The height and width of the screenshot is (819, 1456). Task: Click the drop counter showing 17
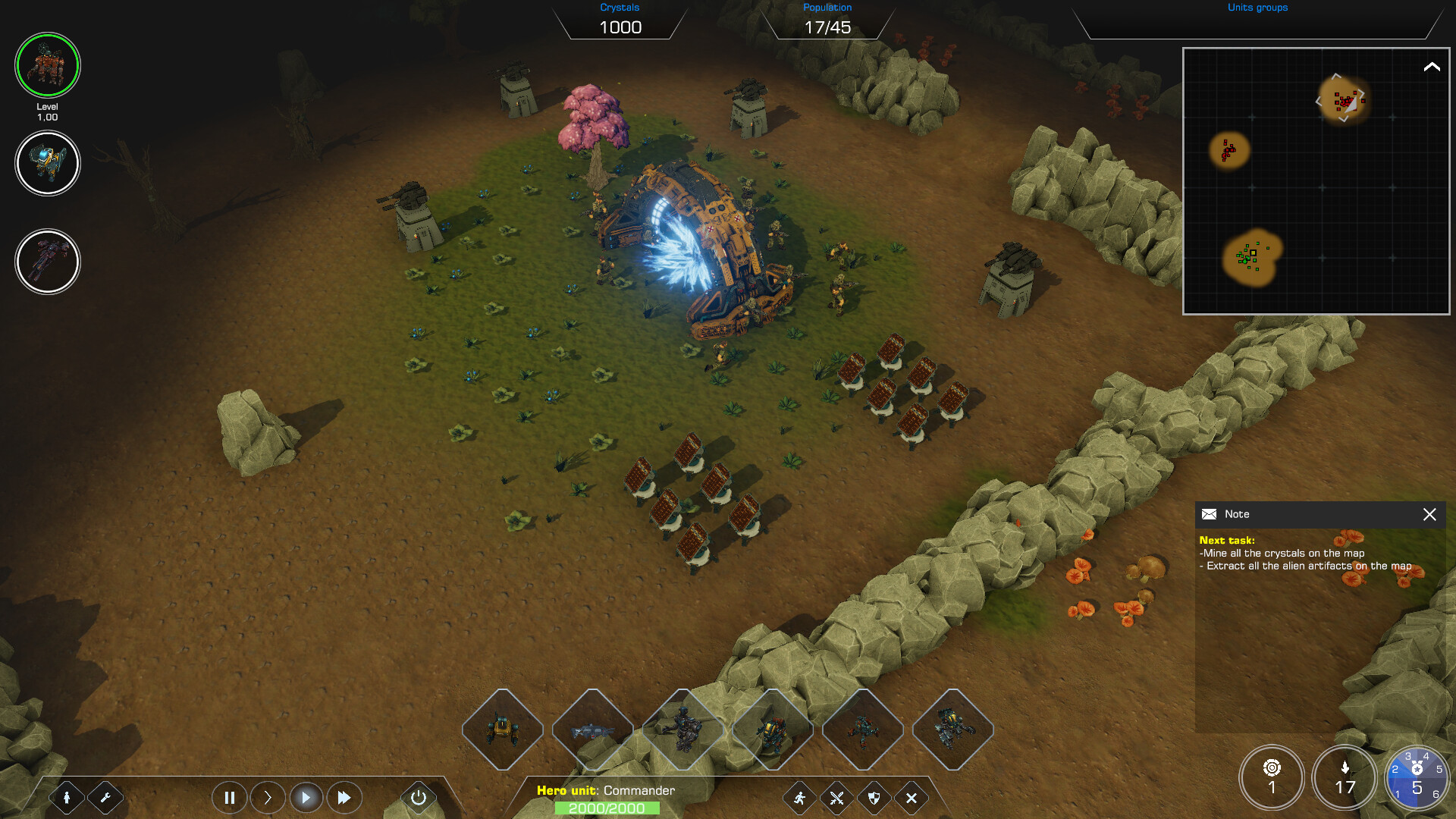(x=1345, y=777)
